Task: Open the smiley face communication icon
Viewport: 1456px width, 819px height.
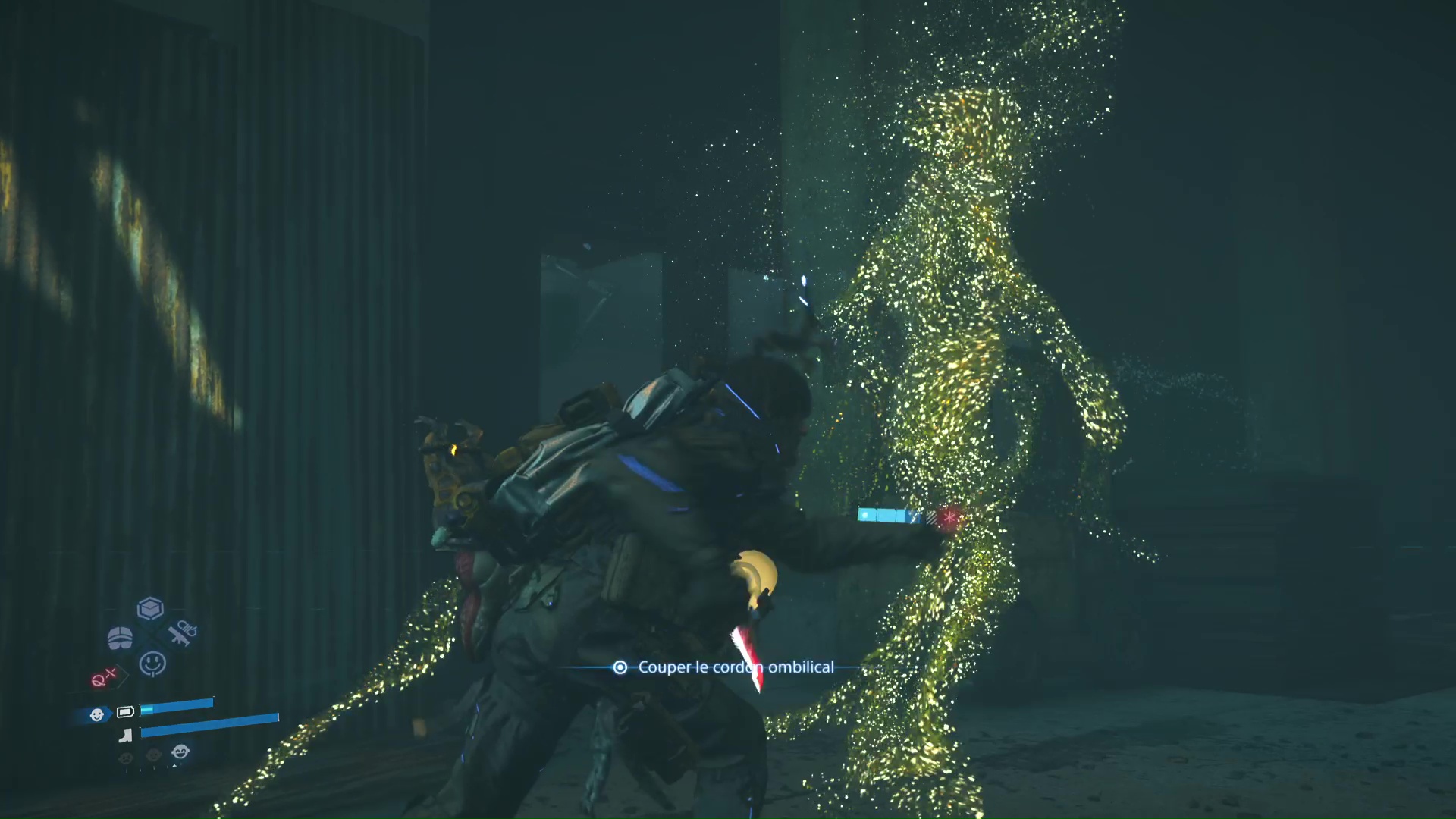Action: tap(152, 664)
